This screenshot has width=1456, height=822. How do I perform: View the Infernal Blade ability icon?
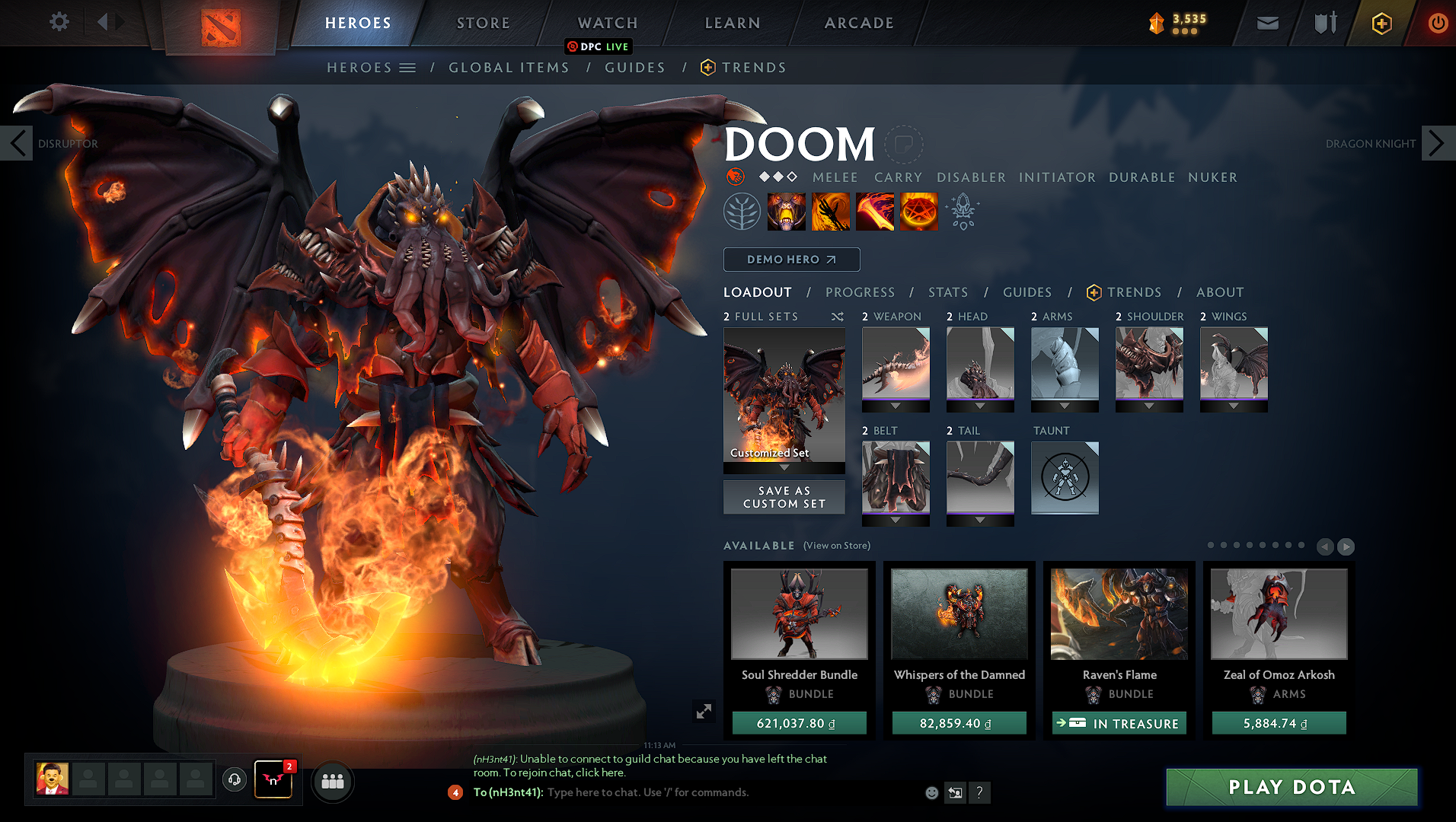(x=875, y=211)
